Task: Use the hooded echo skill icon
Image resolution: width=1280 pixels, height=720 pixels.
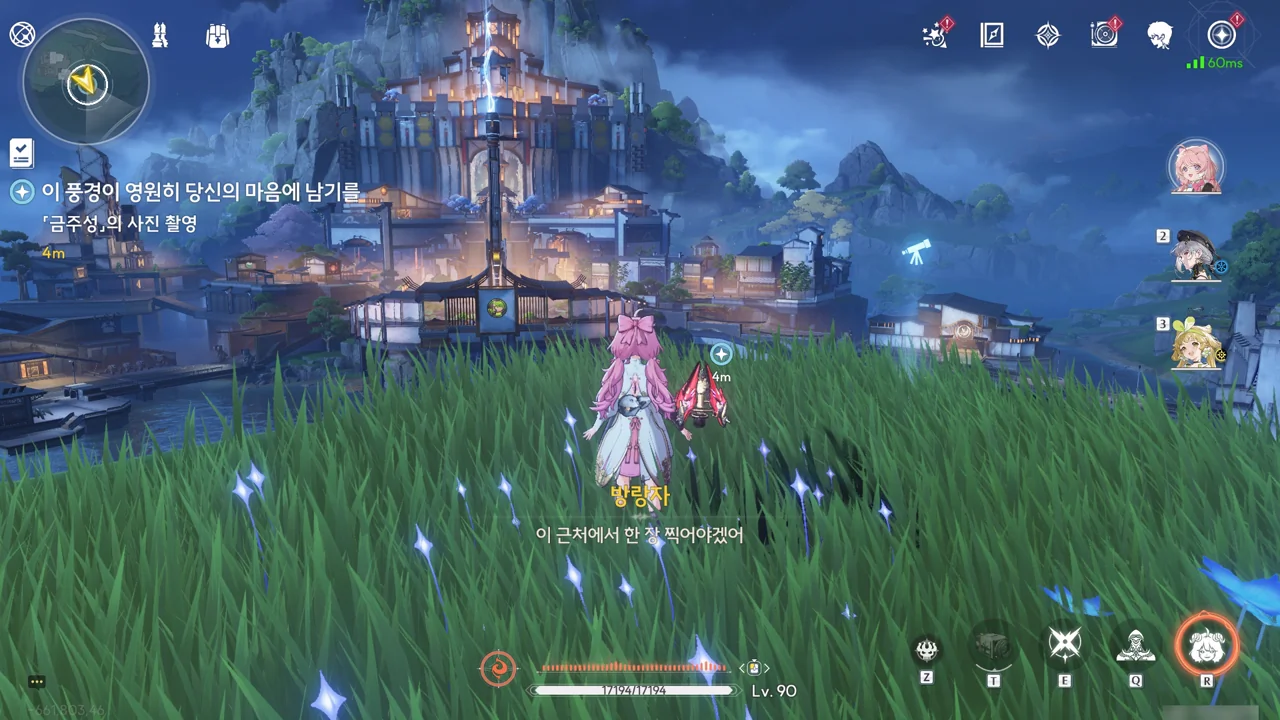Action: 1135,646
